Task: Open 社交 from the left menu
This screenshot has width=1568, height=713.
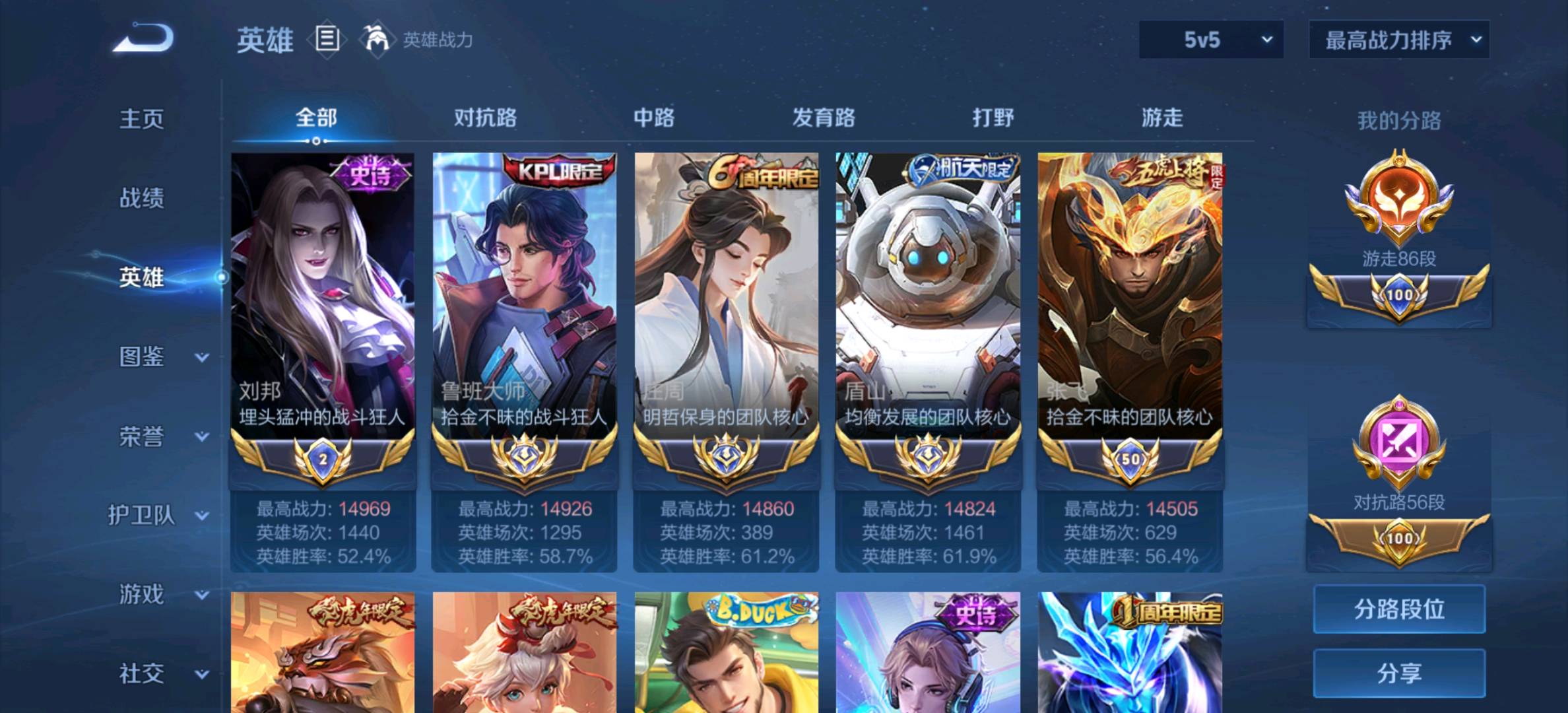Action: [x=142, y=672]
